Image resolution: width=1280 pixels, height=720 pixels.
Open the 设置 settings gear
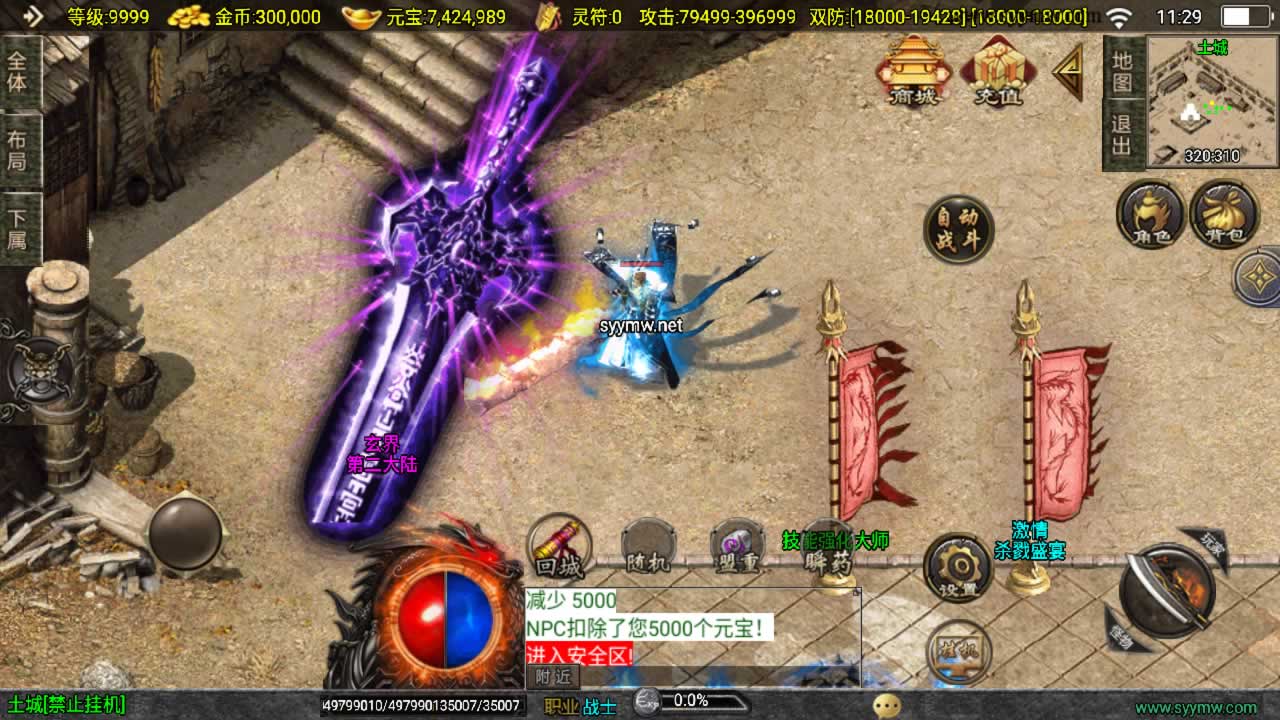[x=957, y=568]
